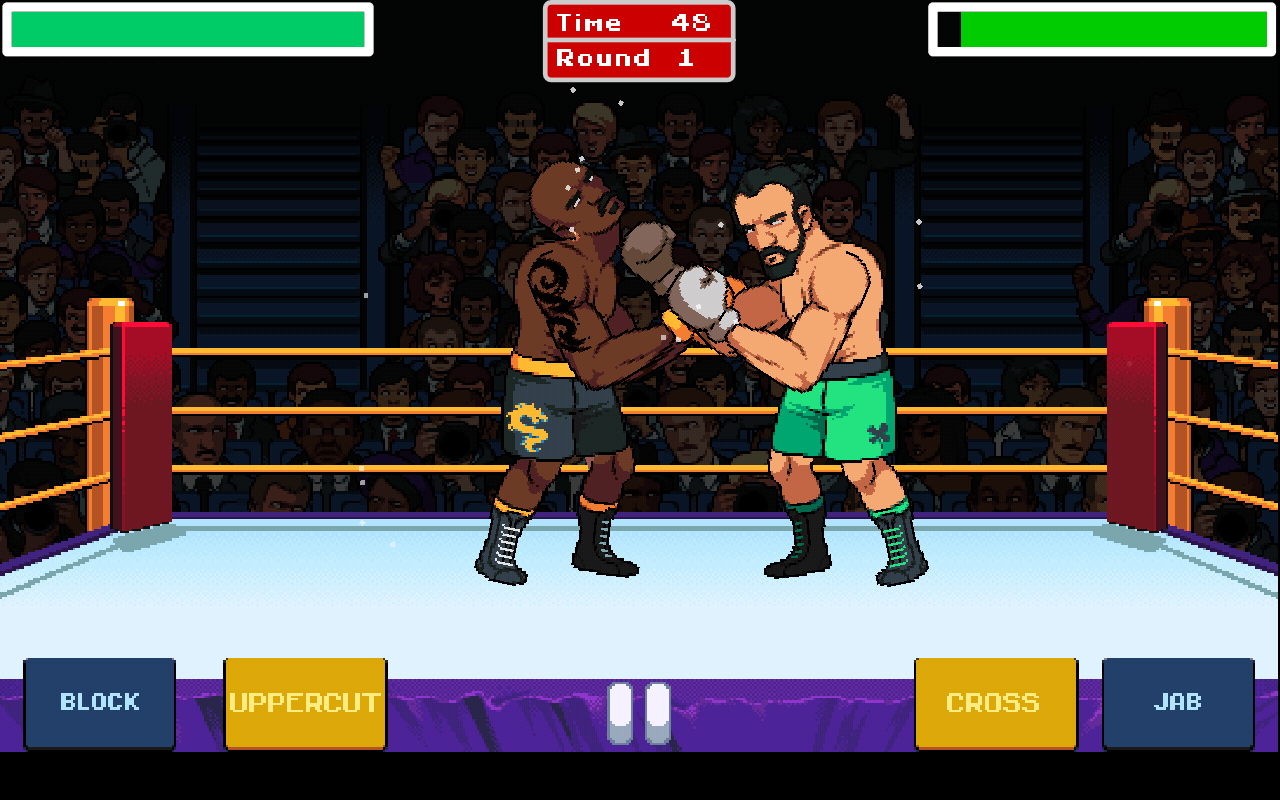Viewport: 1280px width, 800px height.
Task: Click the Time 48 counter display
Action: click(639, 22)
